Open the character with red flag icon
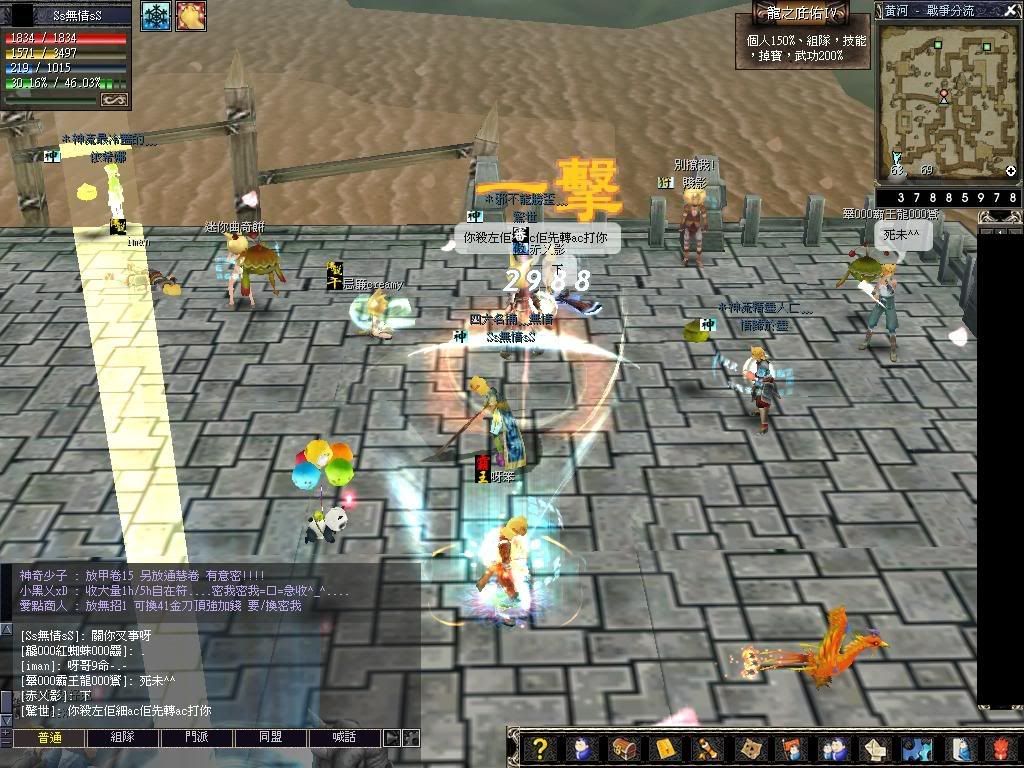The width and height of the screenshot is (1024, 768). click(x=790, y=748)
